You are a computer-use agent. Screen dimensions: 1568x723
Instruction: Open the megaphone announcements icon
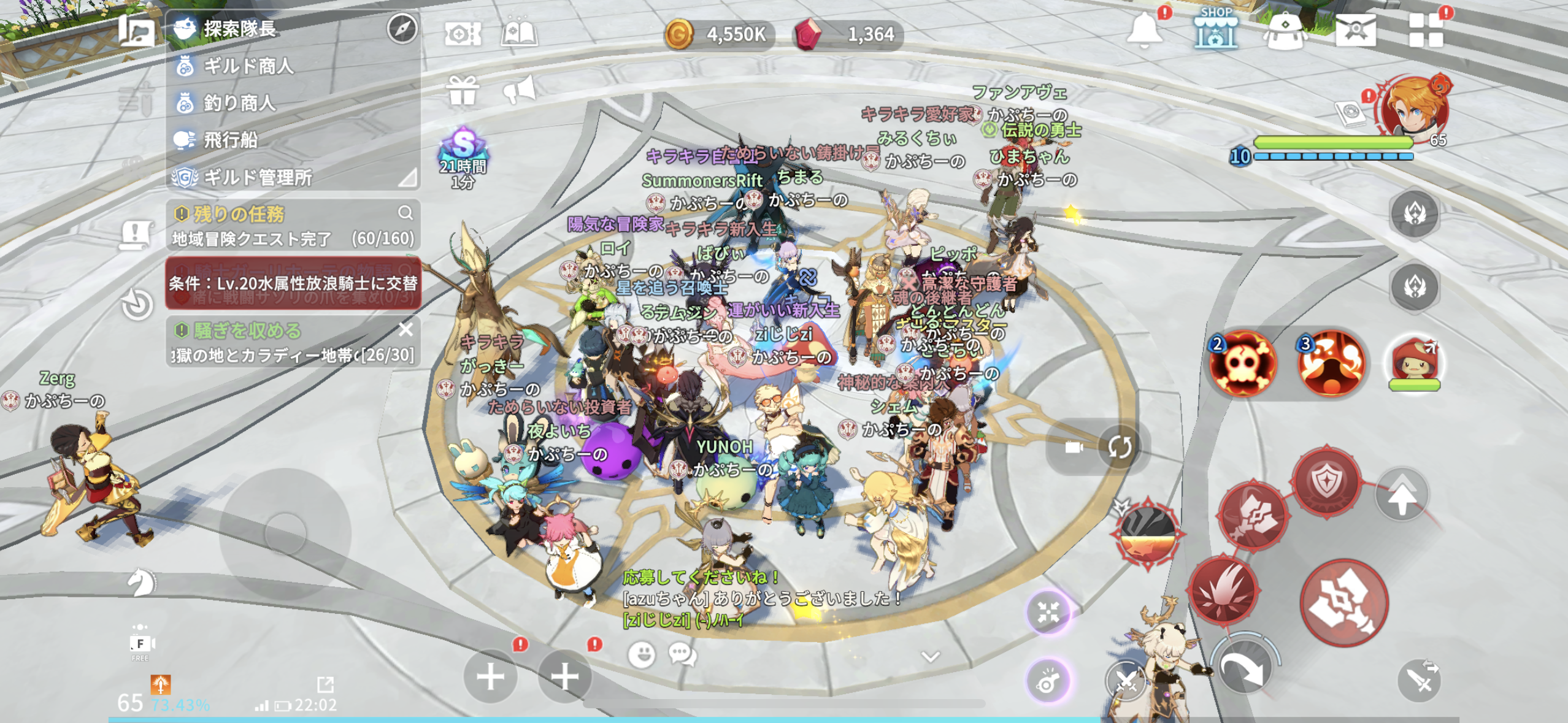click(x=519, y=91)
